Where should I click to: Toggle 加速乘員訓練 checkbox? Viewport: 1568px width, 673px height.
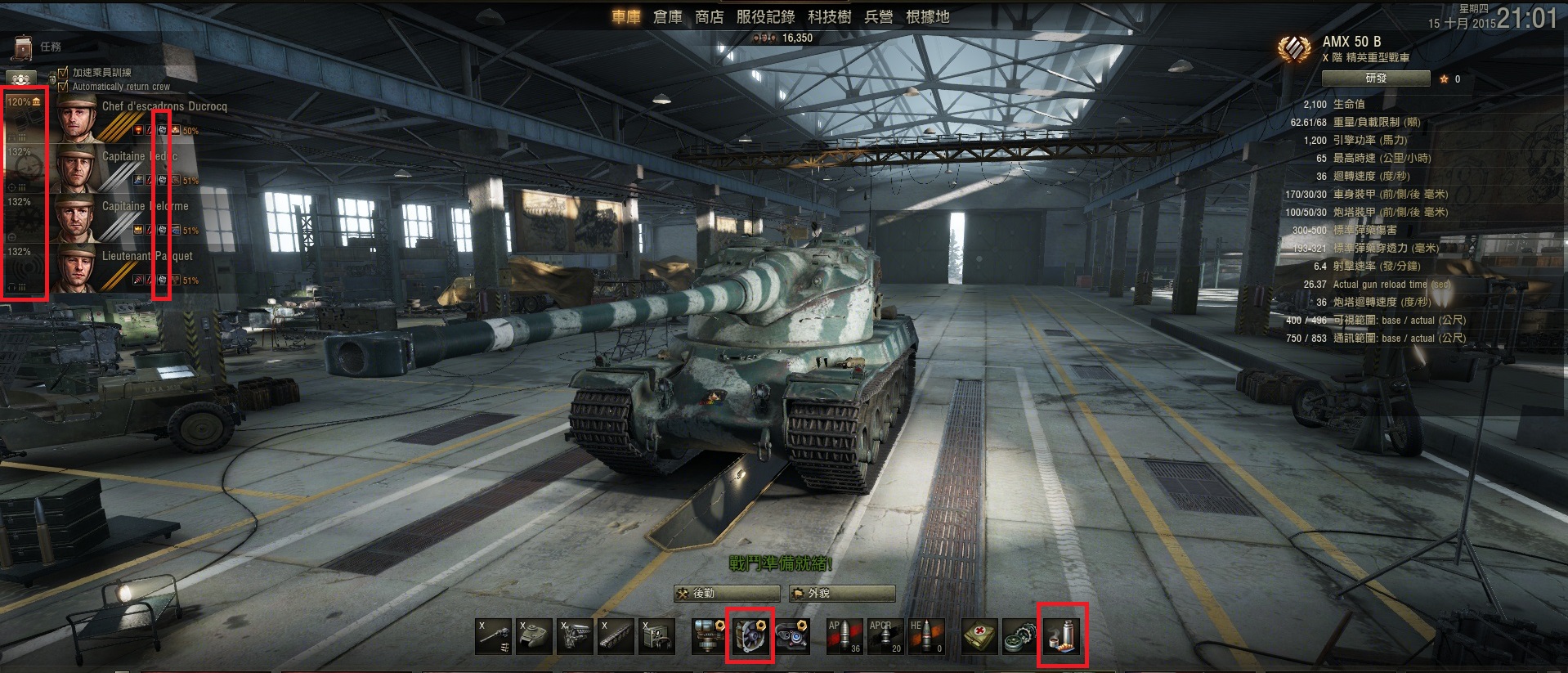click(64, 73)
